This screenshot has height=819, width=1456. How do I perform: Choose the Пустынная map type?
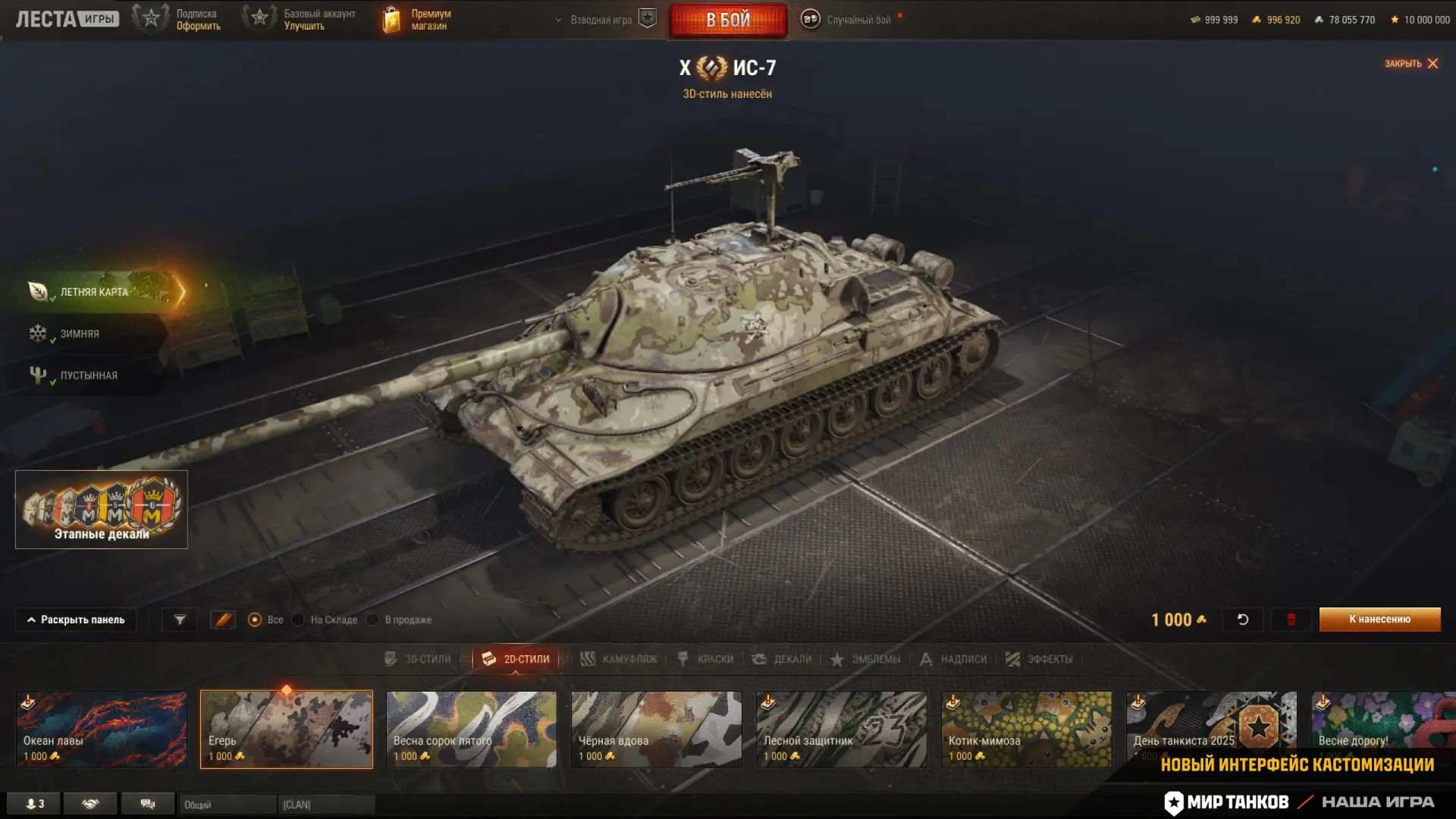tap(89, 375)
